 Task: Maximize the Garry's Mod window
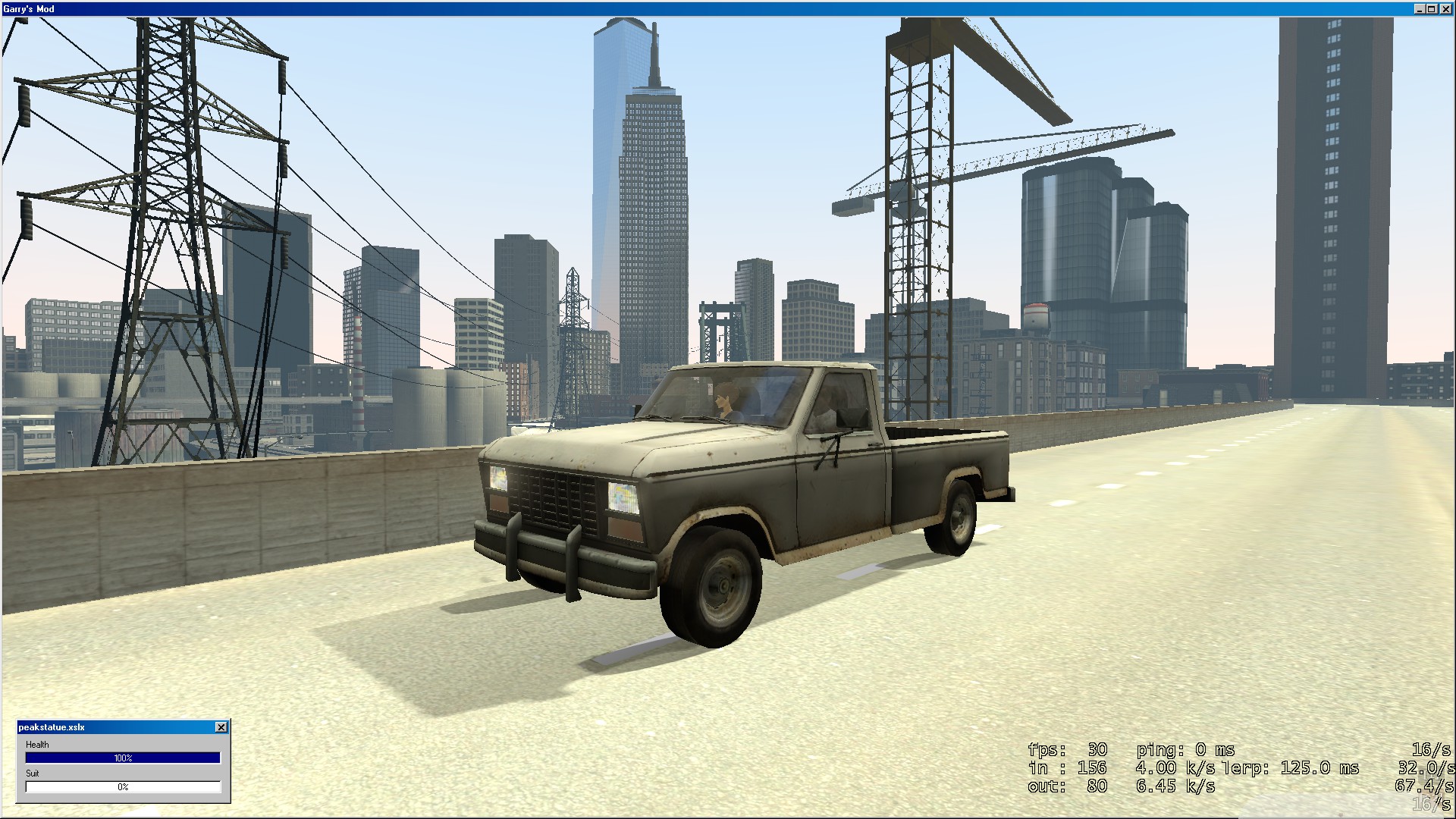(x=1432, y=9)
